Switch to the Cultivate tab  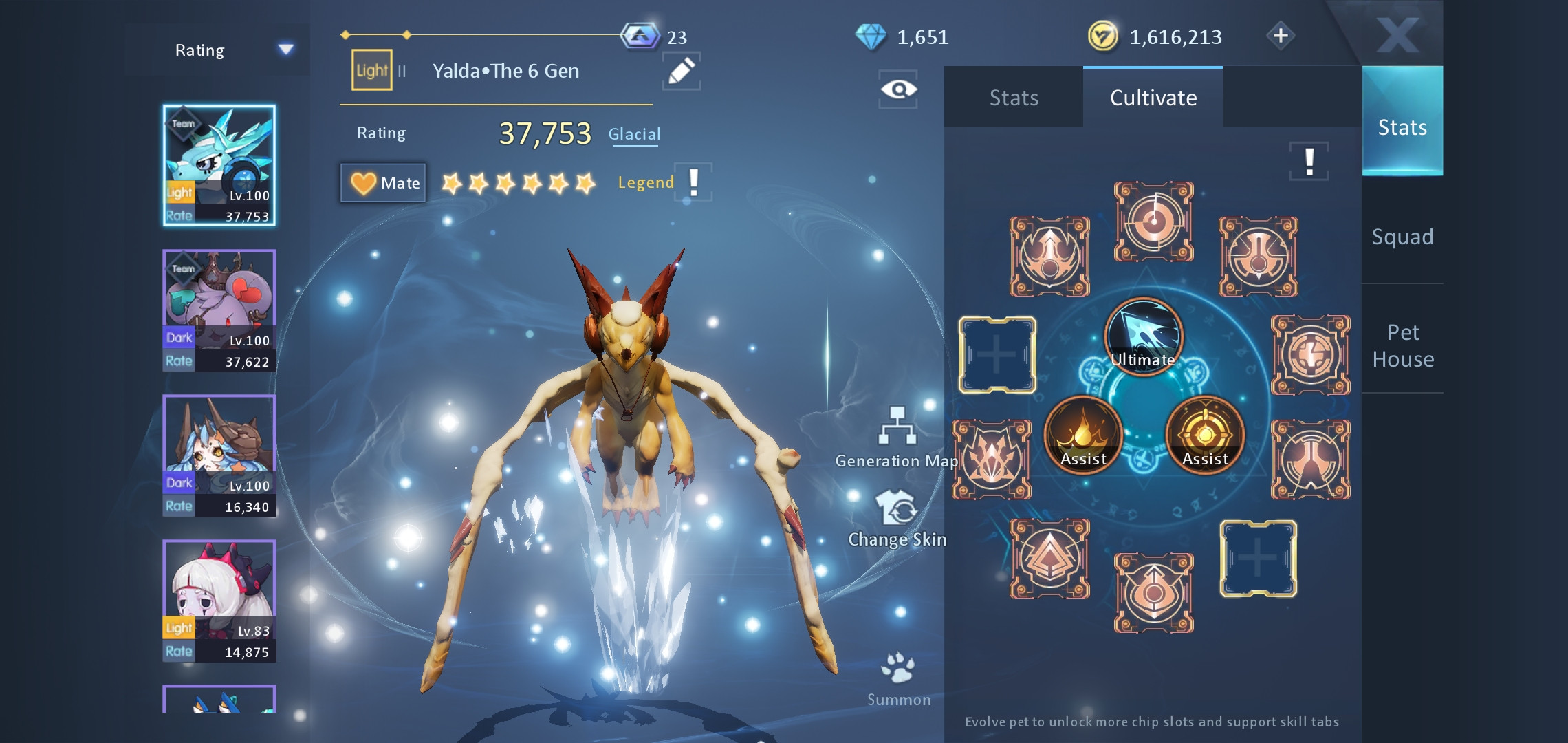point(1153,98)
